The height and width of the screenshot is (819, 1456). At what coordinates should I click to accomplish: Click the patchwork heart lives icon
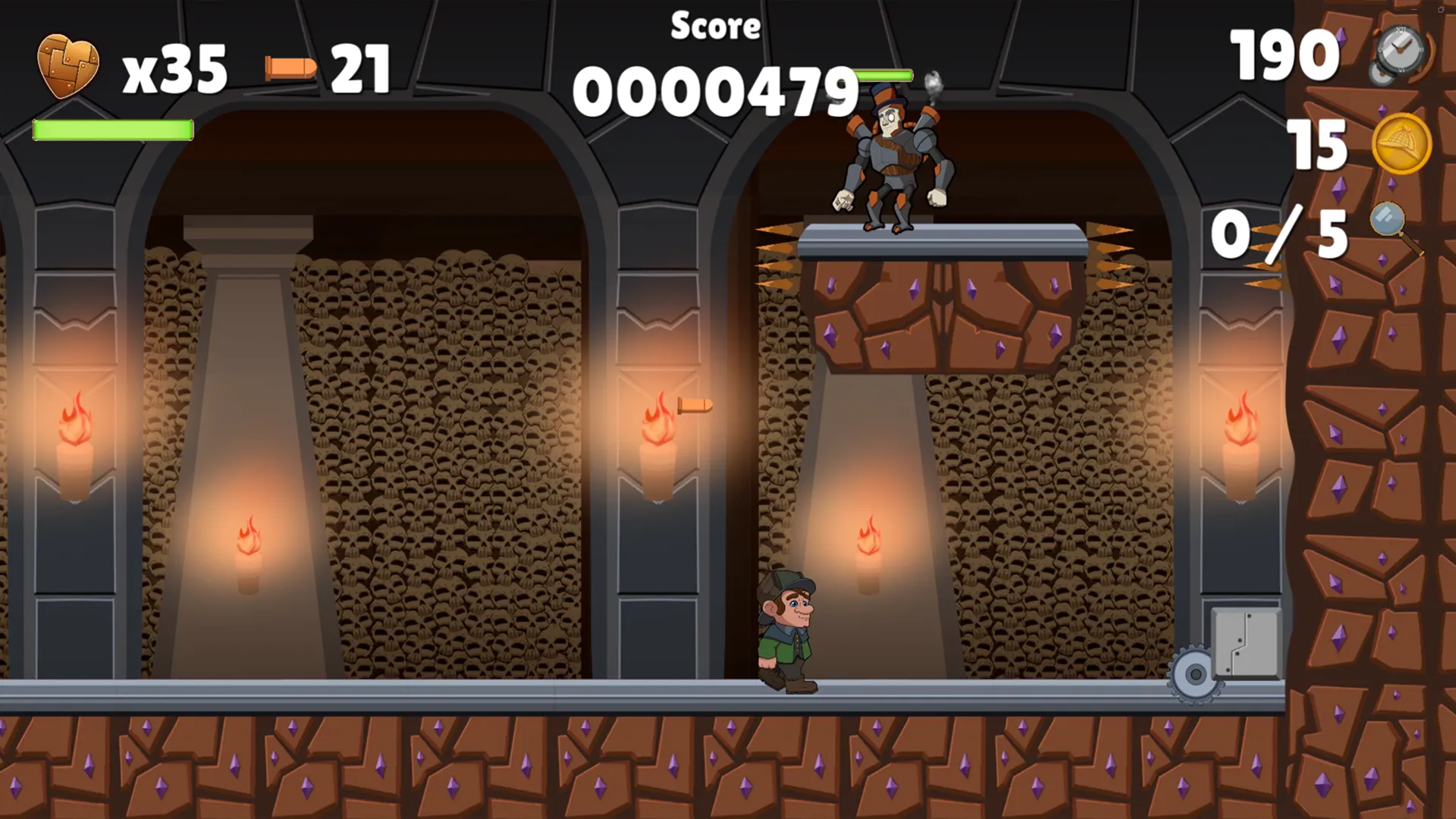tap(68, 66)
